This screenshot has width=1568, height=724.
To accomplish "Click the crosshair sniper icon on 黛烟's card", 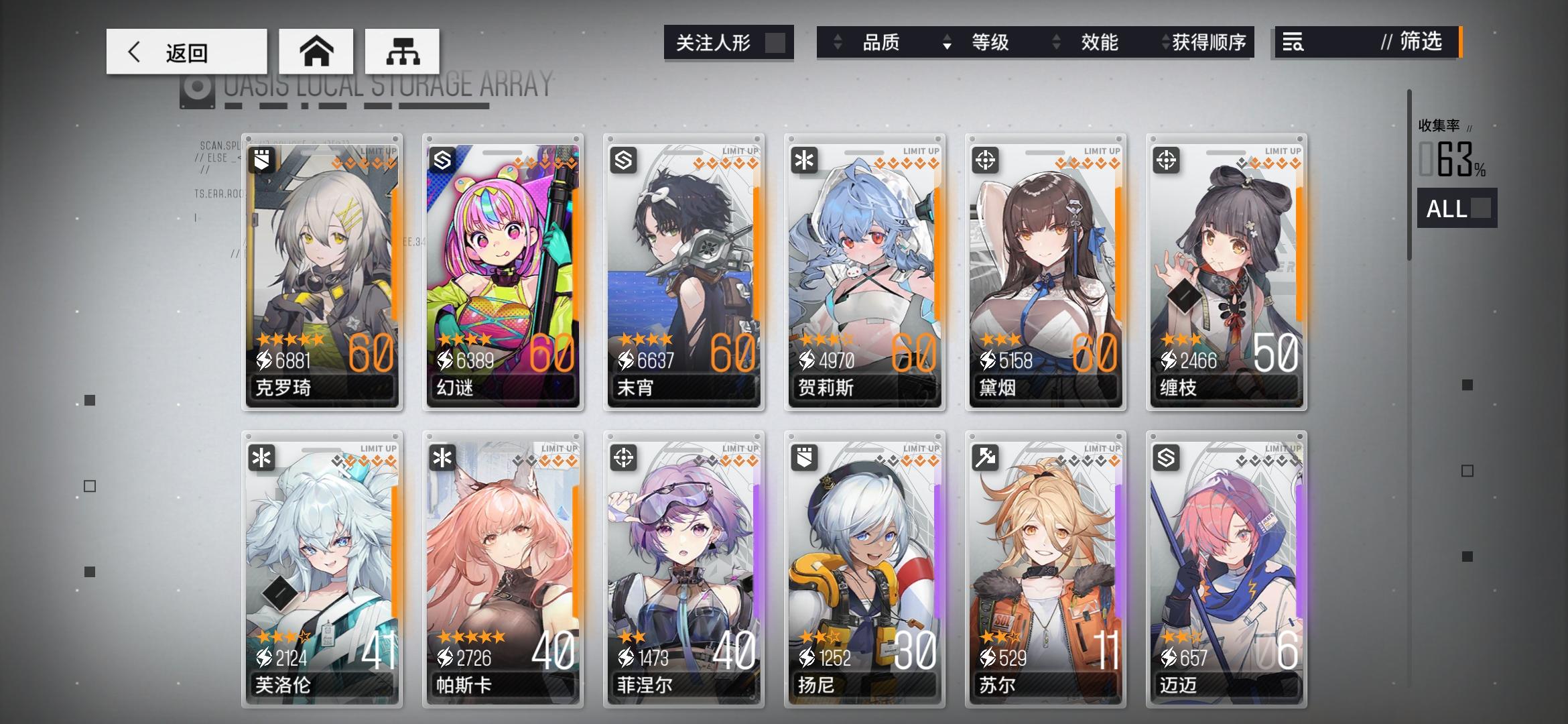I will (x=985, y=159).
